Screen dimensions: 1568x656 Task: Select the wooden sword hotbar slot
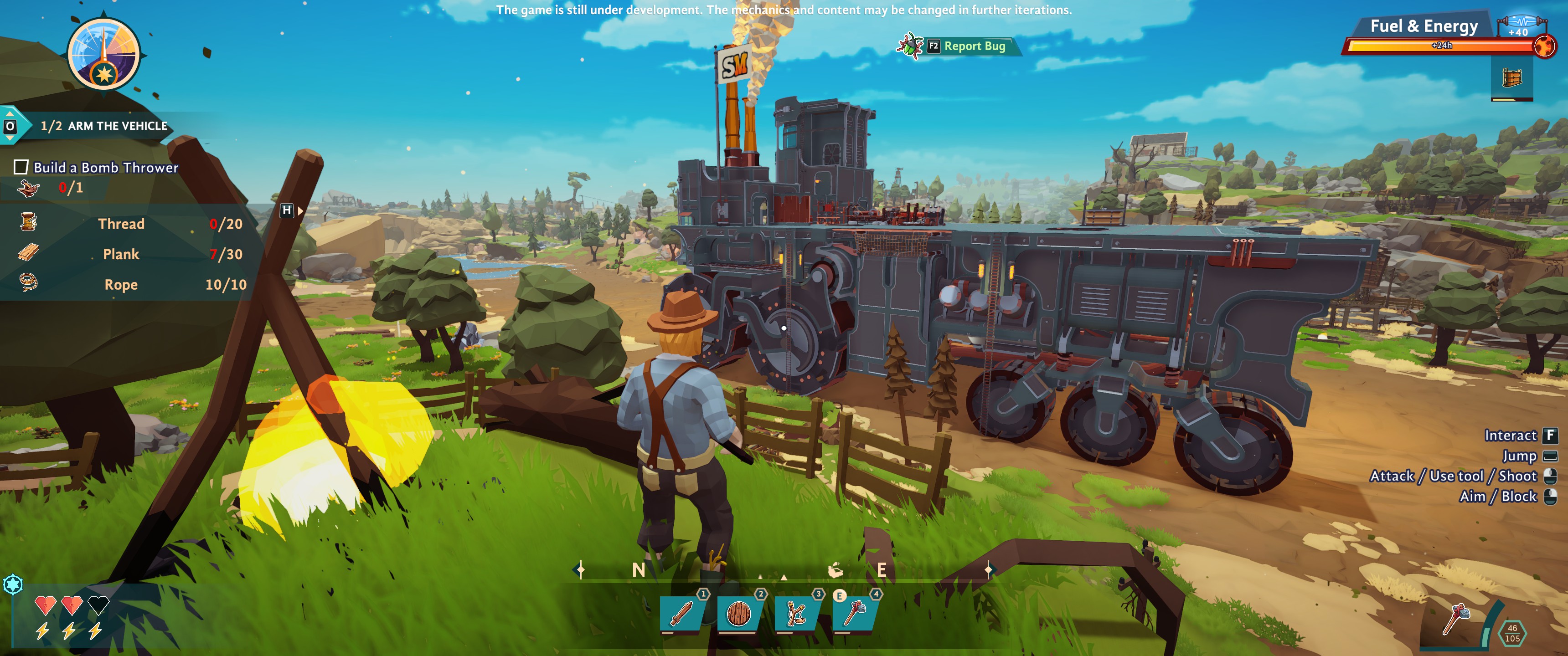pos(682,613)
